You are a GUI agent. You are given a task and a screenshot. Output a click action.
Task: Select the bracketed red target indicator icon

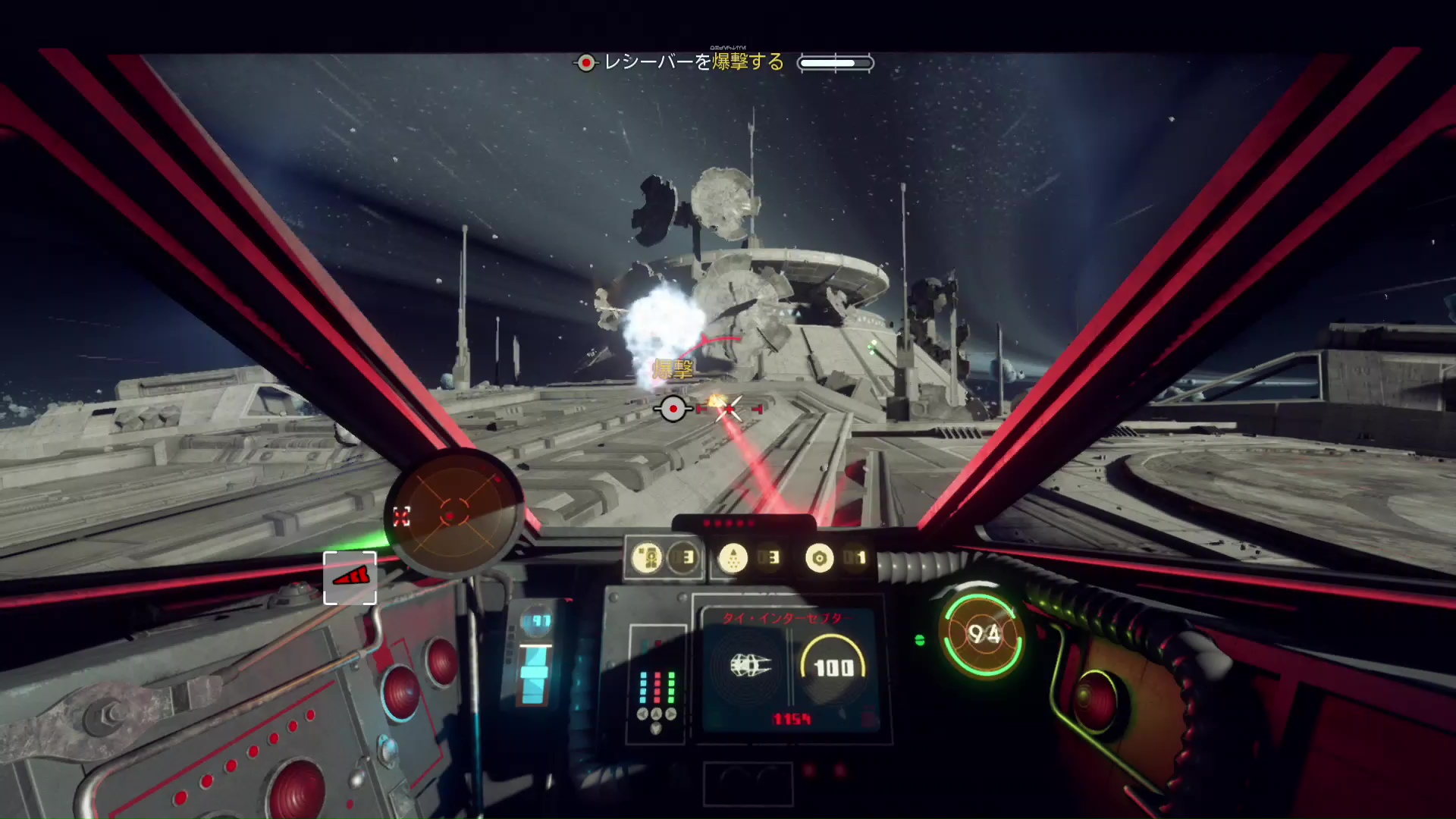pyautogui.click(x=350, y=578)
